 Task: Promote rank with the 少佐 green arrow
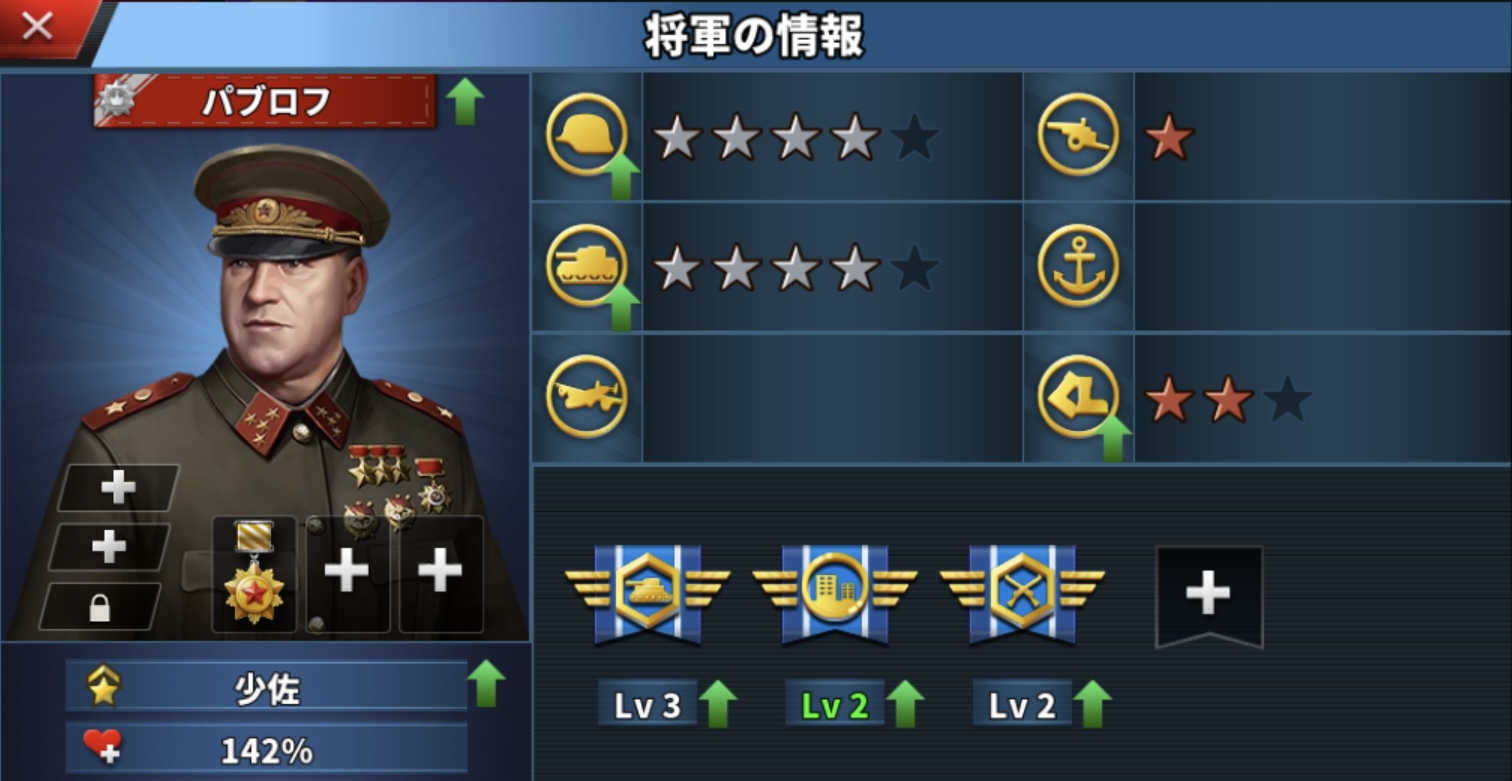click(486, 683)
